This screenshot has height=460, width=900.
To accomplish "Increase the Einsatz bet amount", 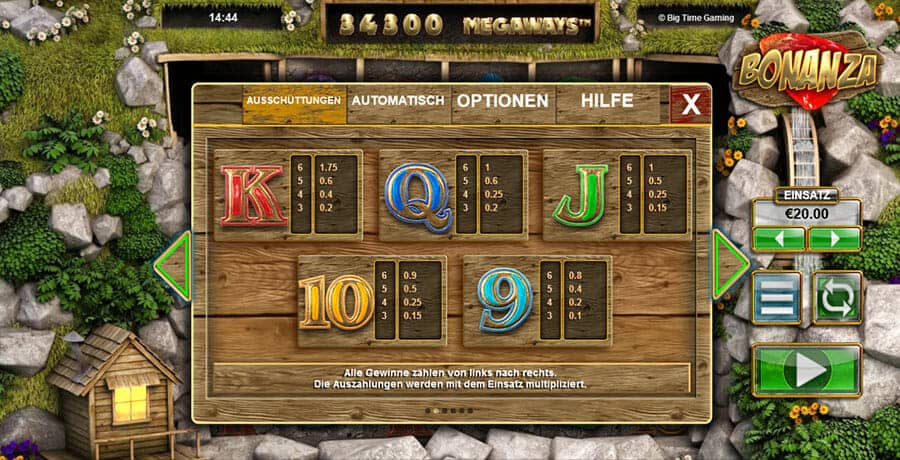I will click(834, 238).
